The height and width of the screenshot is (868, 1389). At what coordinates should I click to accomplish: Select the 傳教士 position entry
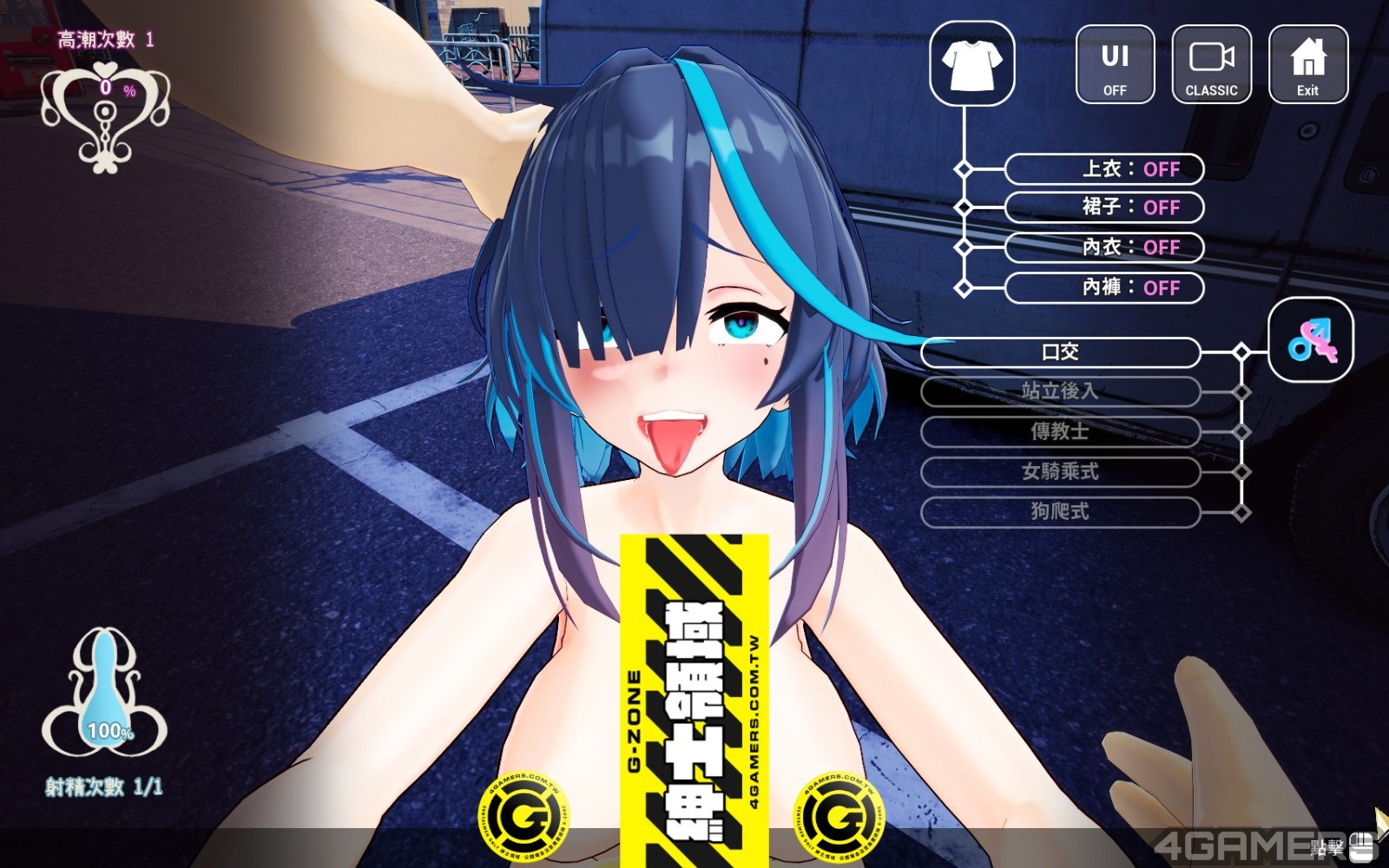click(x=1059, y=432)
